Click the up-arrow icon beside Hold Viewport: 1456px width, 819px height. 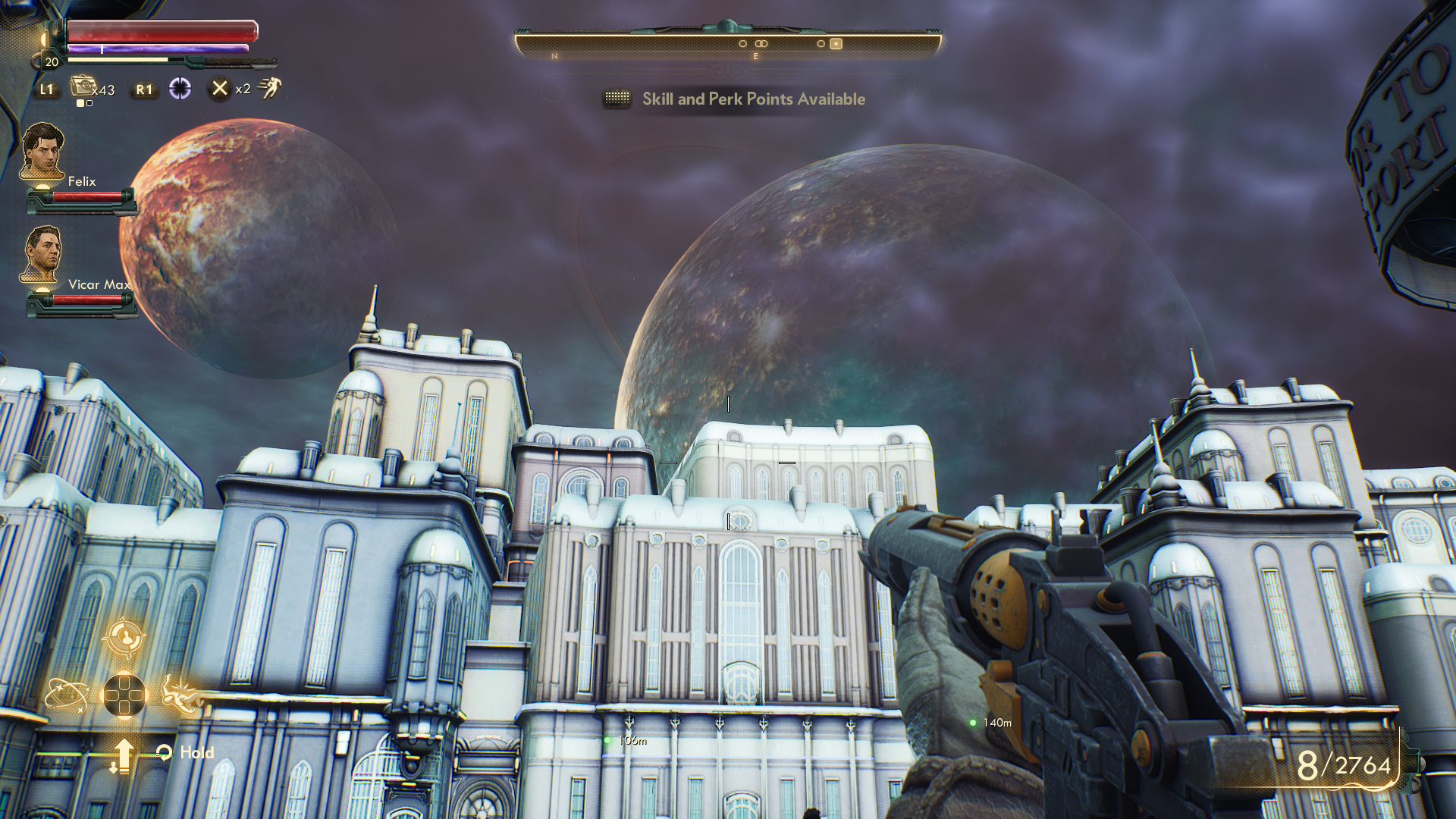tap(123, 755)
